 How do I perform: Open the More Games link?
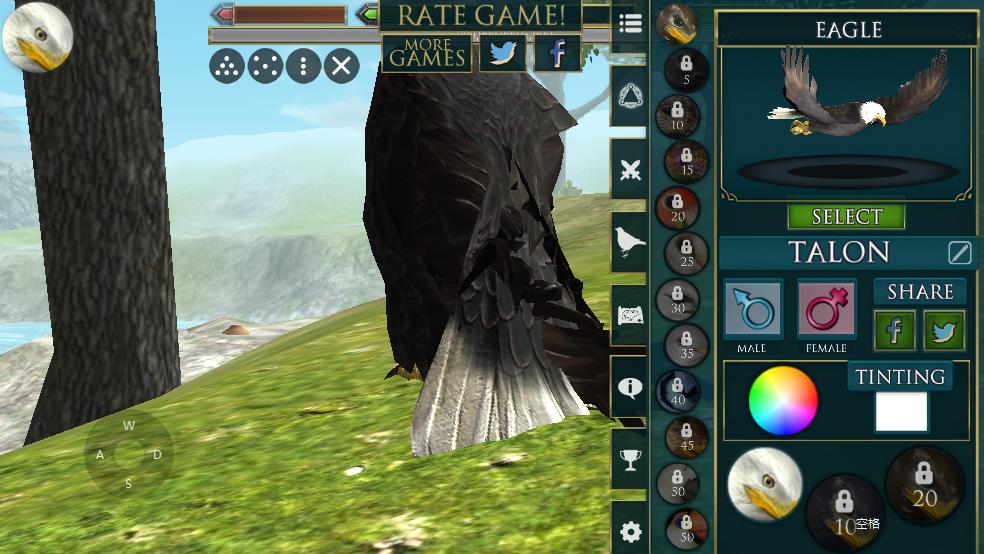(x=427, y=53)
